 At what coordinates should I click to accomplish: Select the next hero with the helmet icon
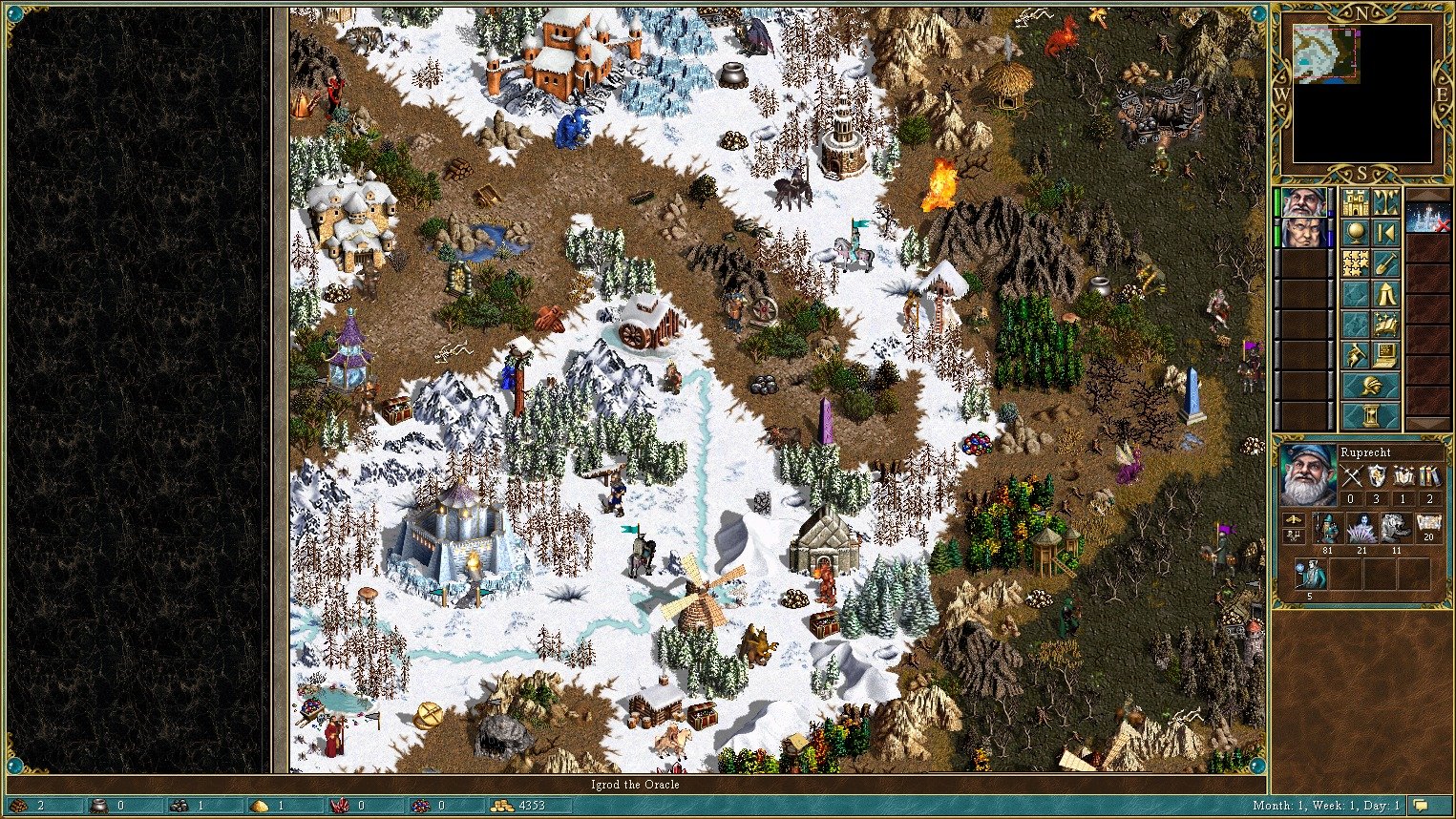[x=1370, y=385]
